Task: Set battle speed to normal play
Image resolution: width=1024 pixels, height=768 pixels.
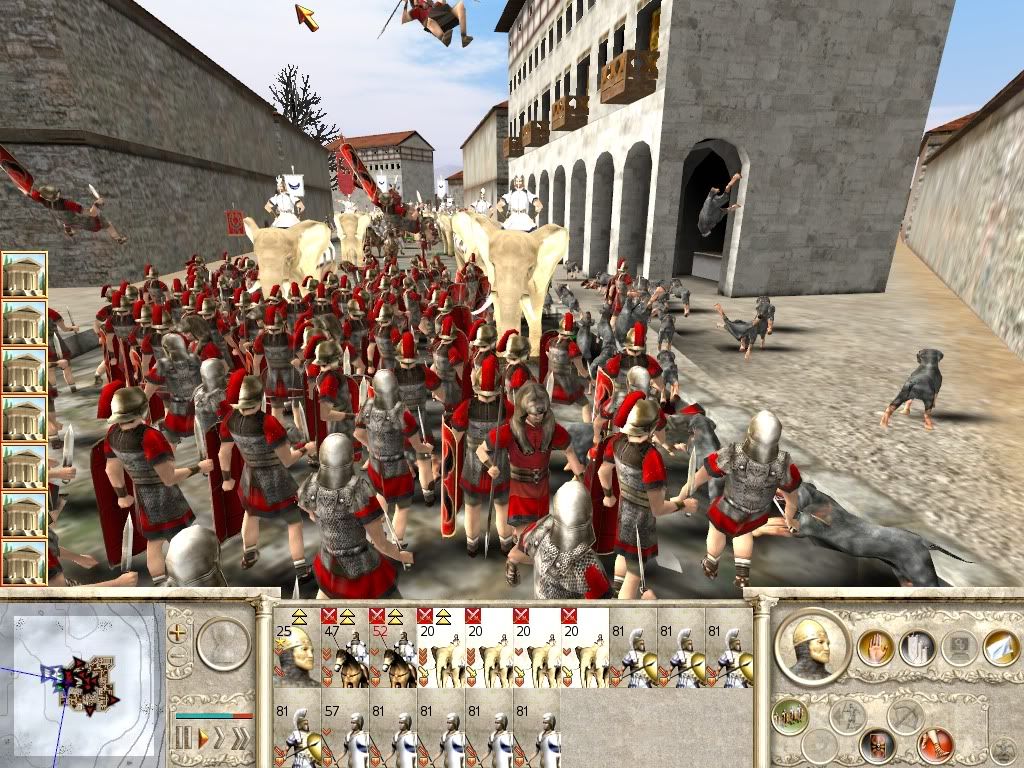Action: tap(203, 739)
